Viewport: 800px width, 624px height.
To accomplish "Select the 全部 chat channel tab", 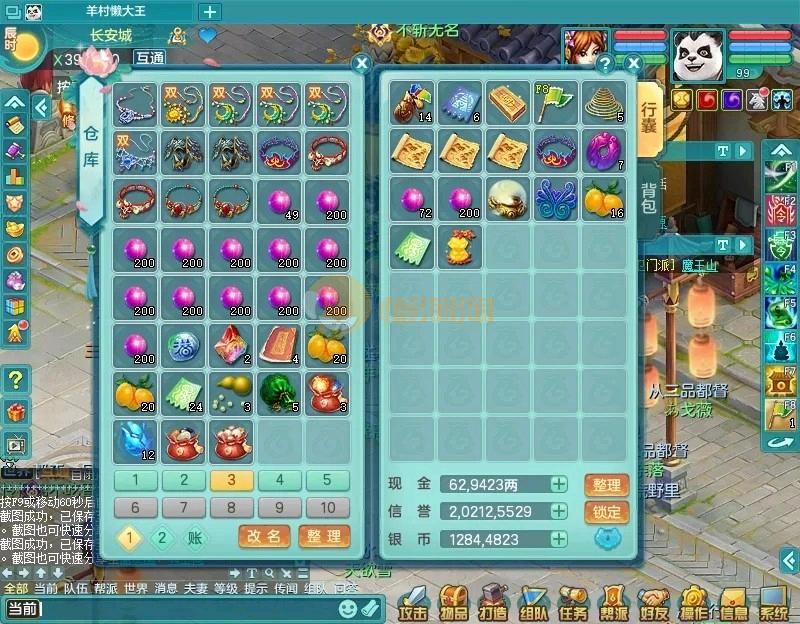I will [x=15, y=588].
